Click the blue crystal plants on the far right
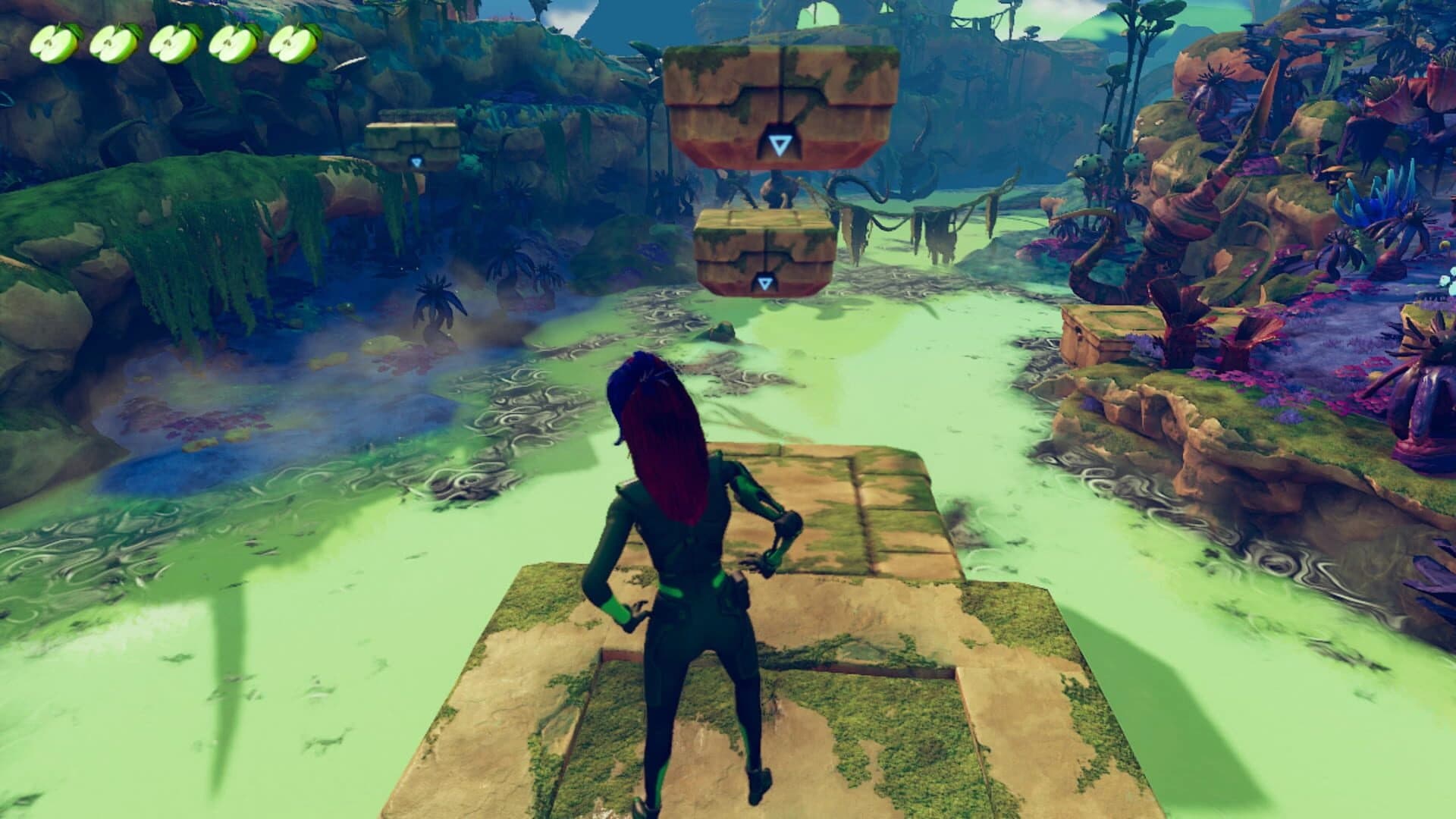Viewport: 1456px width, 819px height. pos(1373,193)
